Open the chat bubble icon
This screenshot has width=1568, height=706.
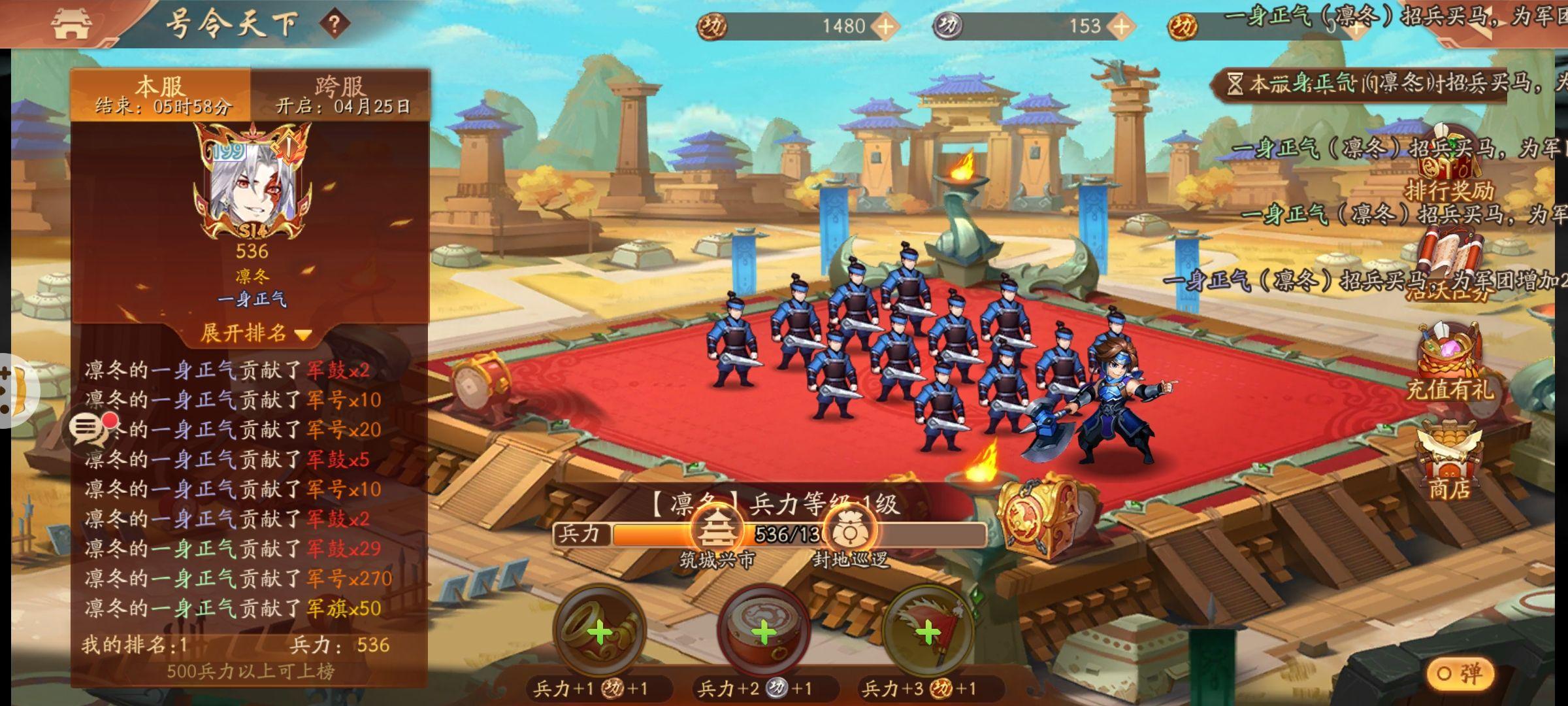click(x=88, y=428)
